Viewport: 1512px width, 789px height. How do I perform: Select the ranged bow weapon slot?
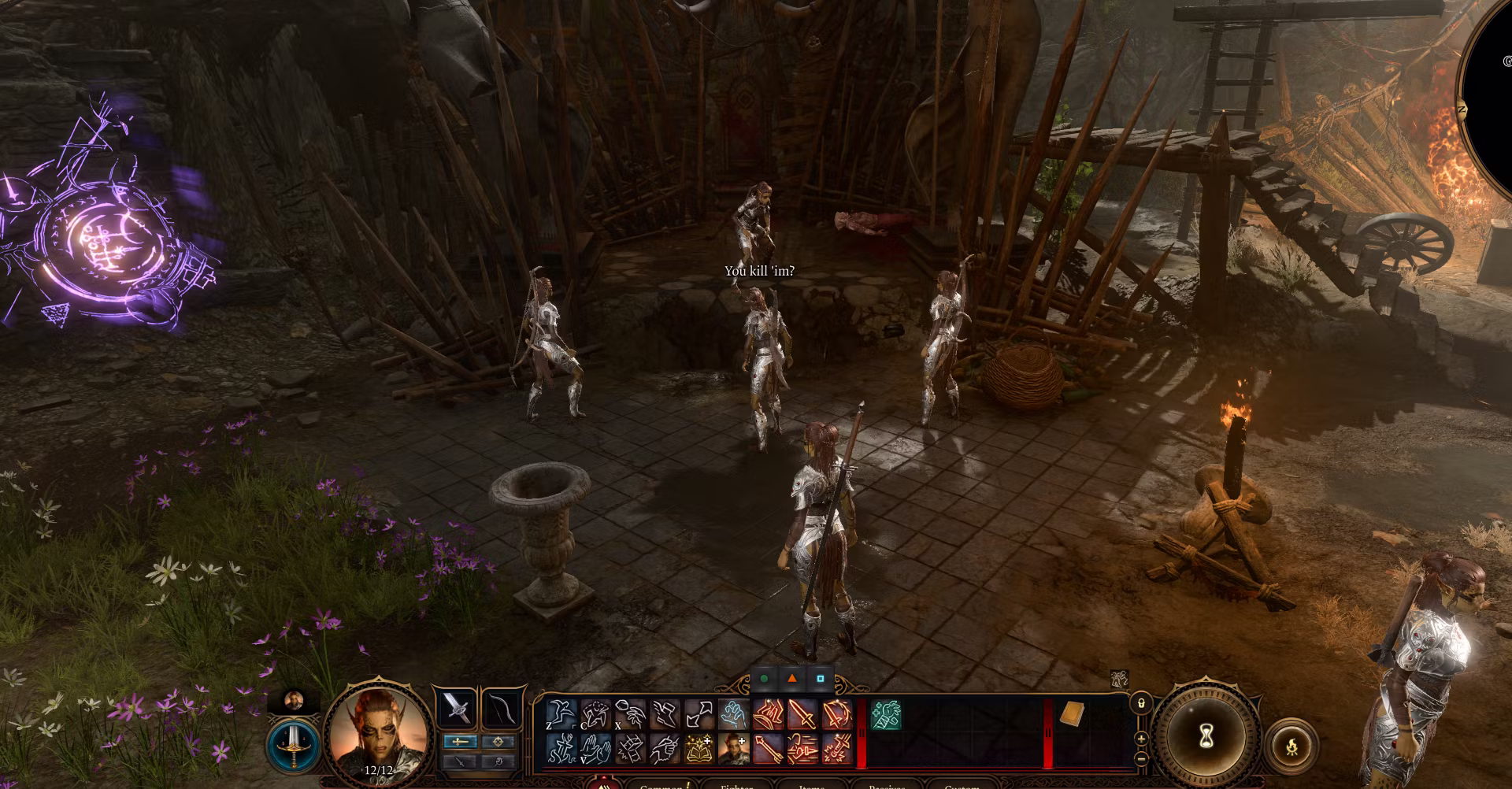click(x=502, y=708)
